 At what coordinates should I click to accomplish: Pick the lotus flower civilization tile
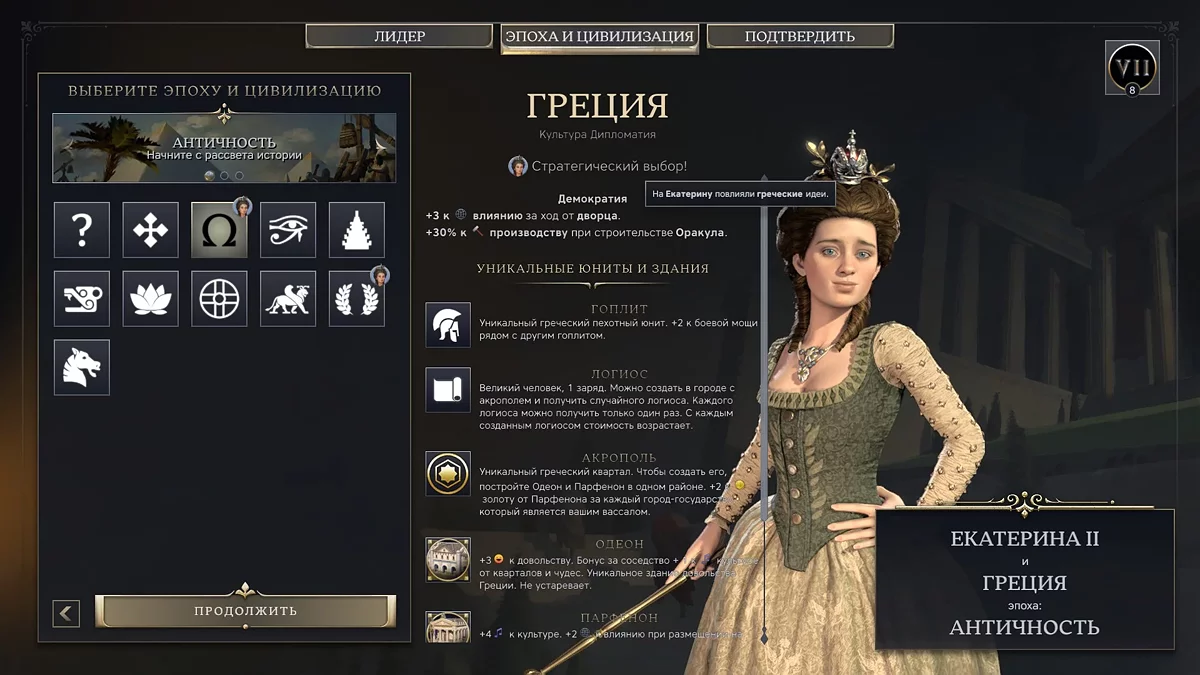[151, 298]
